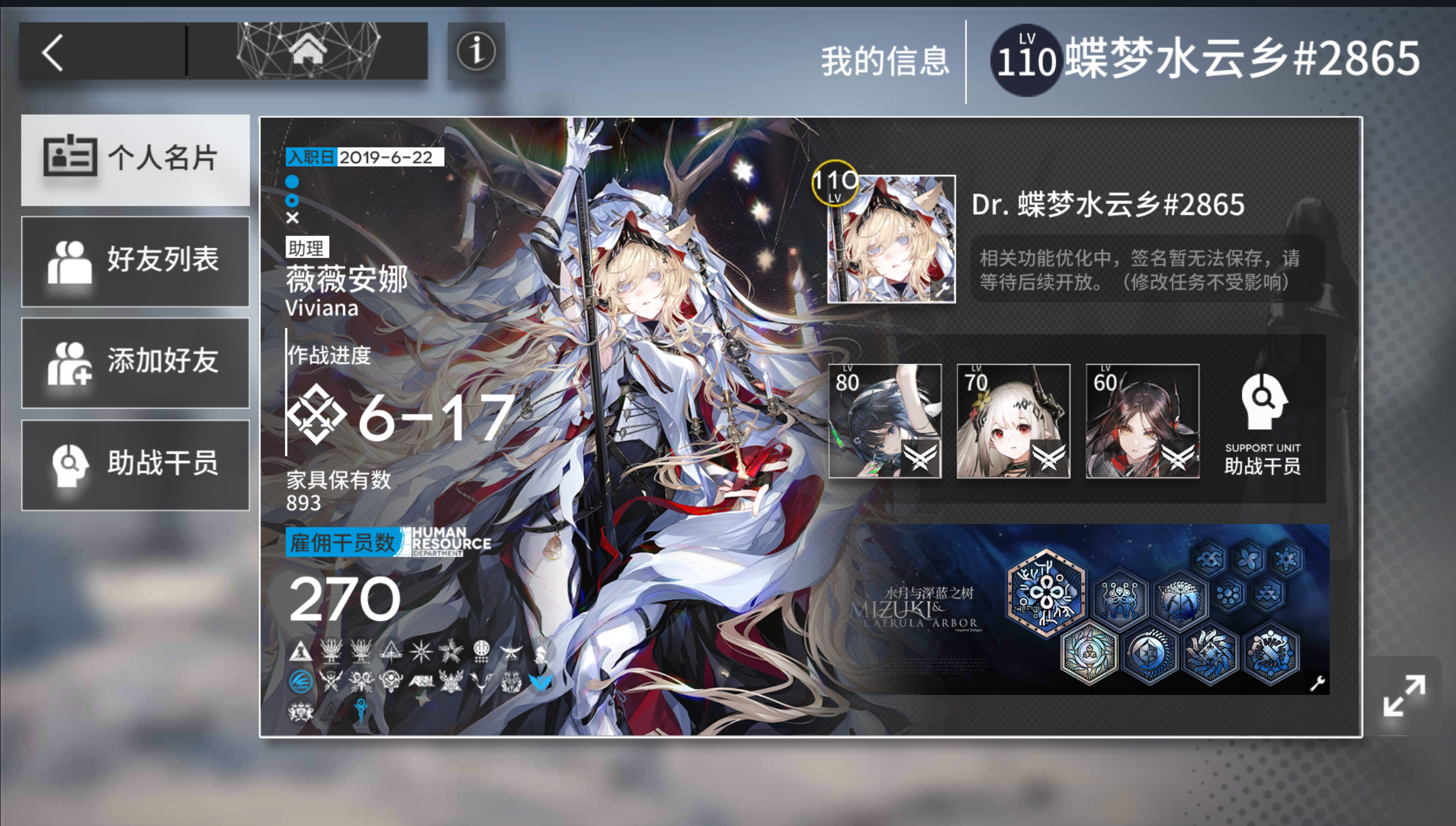Switch to the 好友列表 friends tab
The width and height of the screenshot is (1456, 826).
point(135,261)
